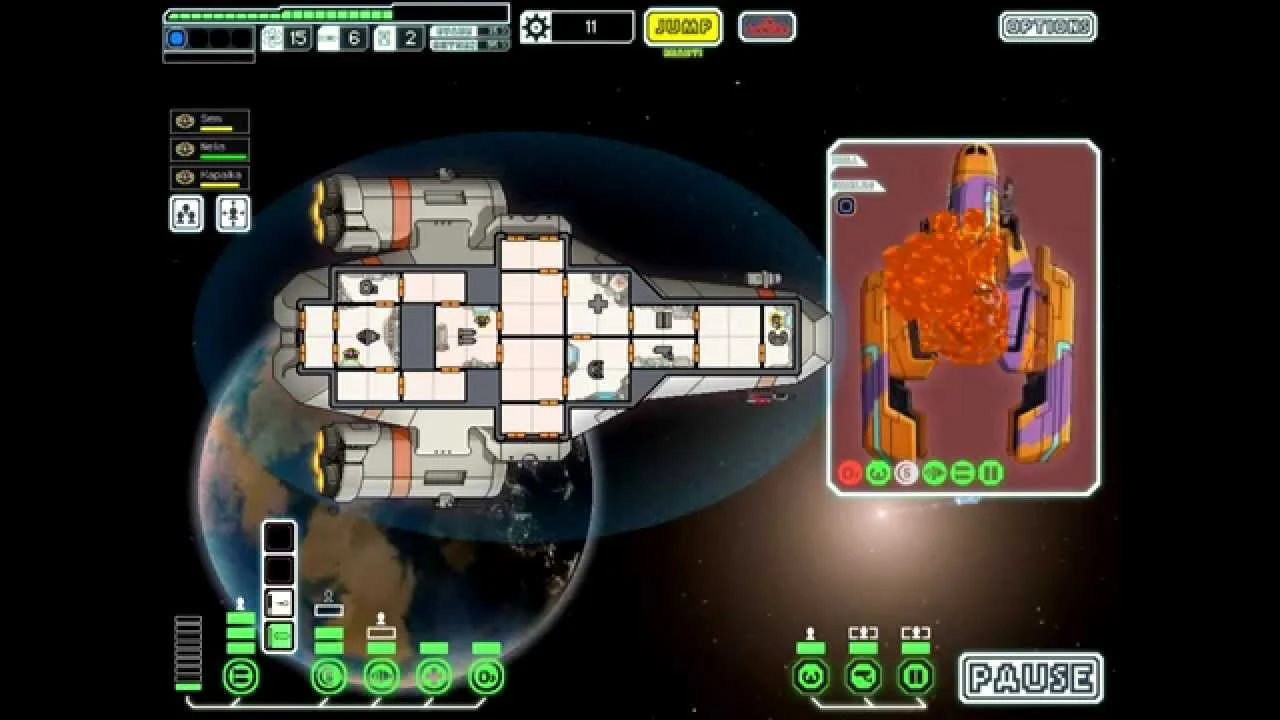Select the oxygen system power icon

(x=486, y=677)
